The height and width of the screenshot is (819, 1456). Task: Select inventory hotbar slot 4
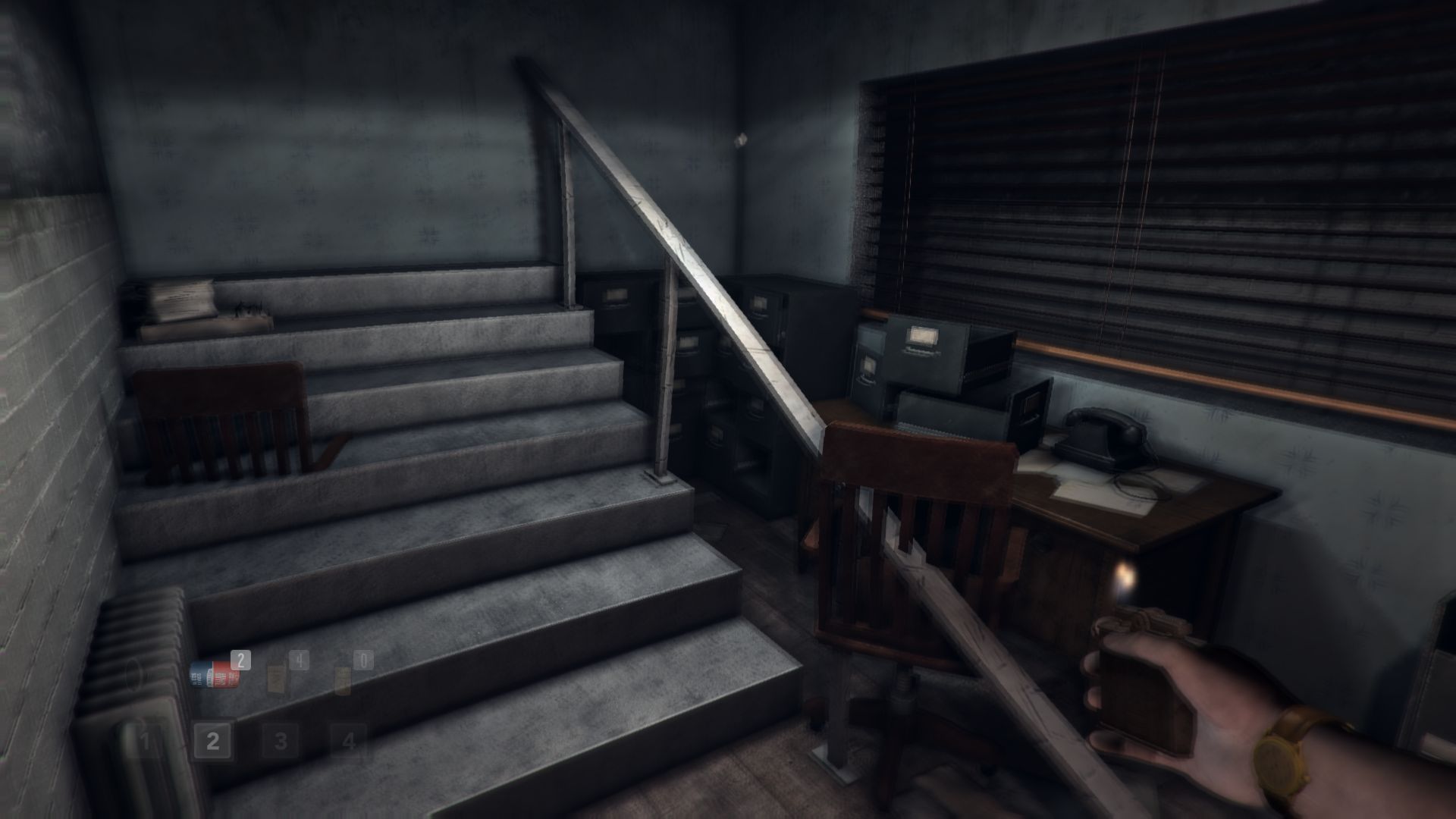point(350,742)
